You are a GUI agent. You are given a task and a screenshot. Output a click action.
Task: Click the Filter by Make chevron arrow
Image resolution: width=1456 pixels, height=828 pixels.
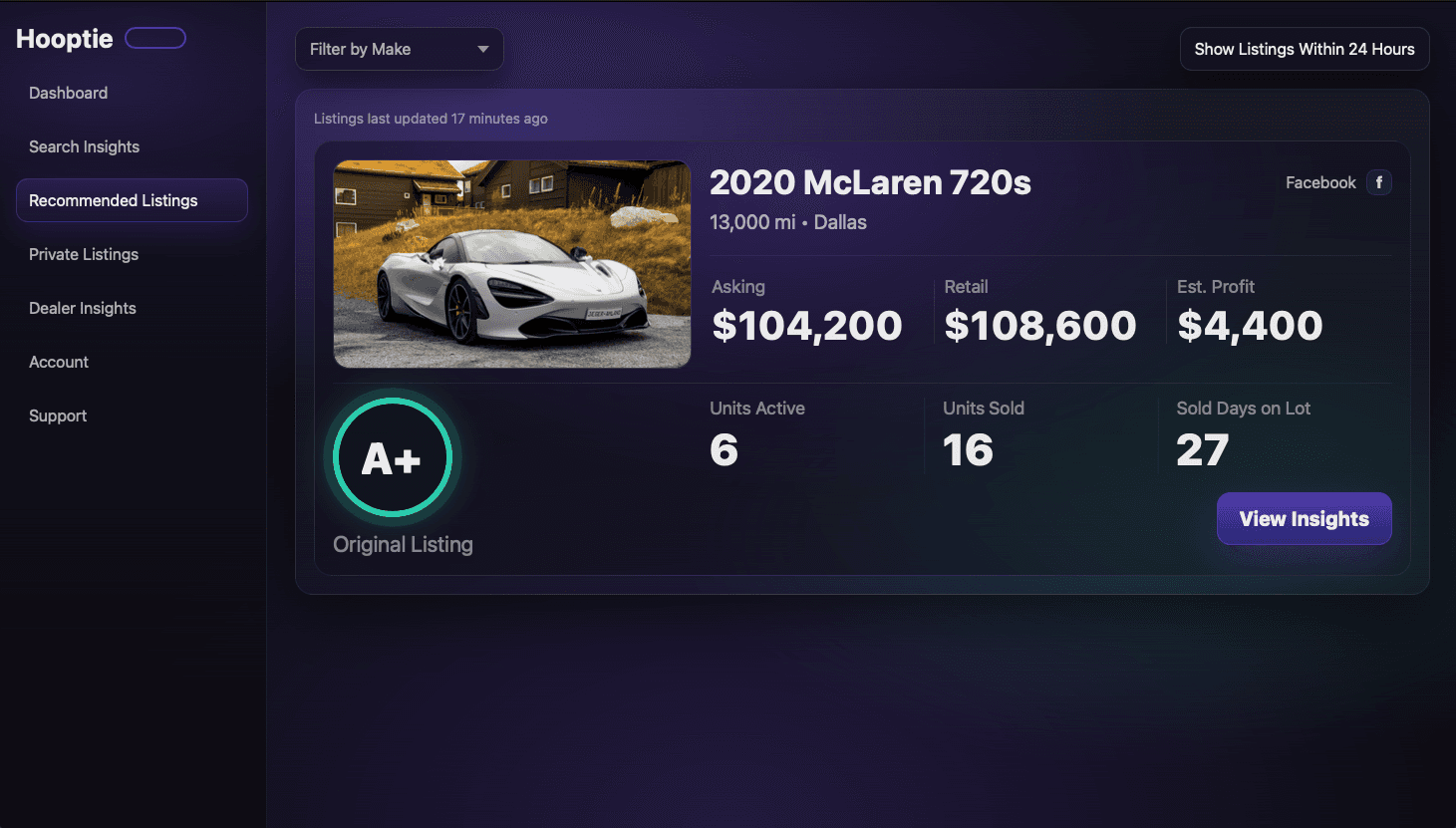click(483, 48)
